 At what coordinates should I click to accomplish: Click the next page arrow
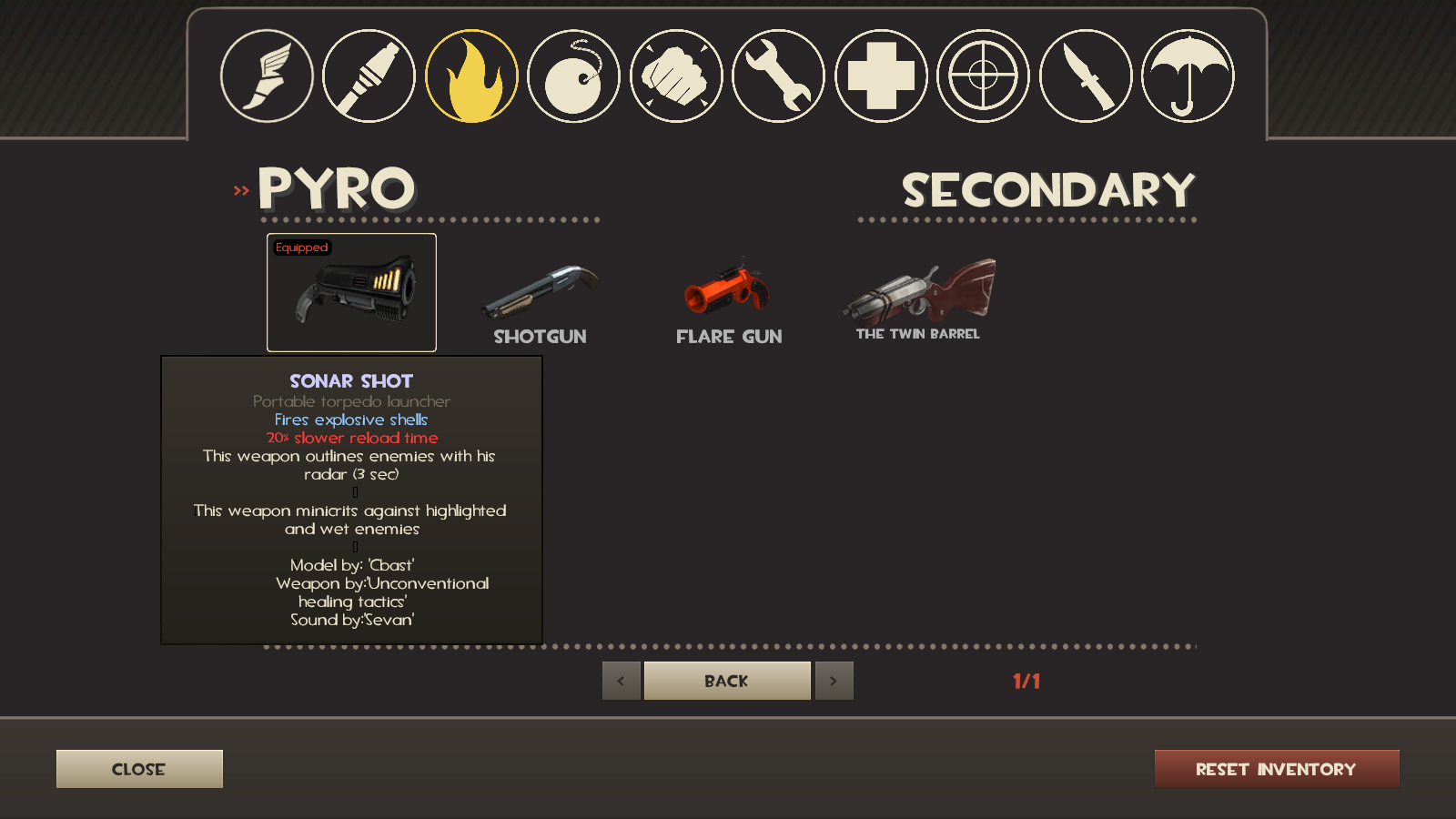coord(834,680)
